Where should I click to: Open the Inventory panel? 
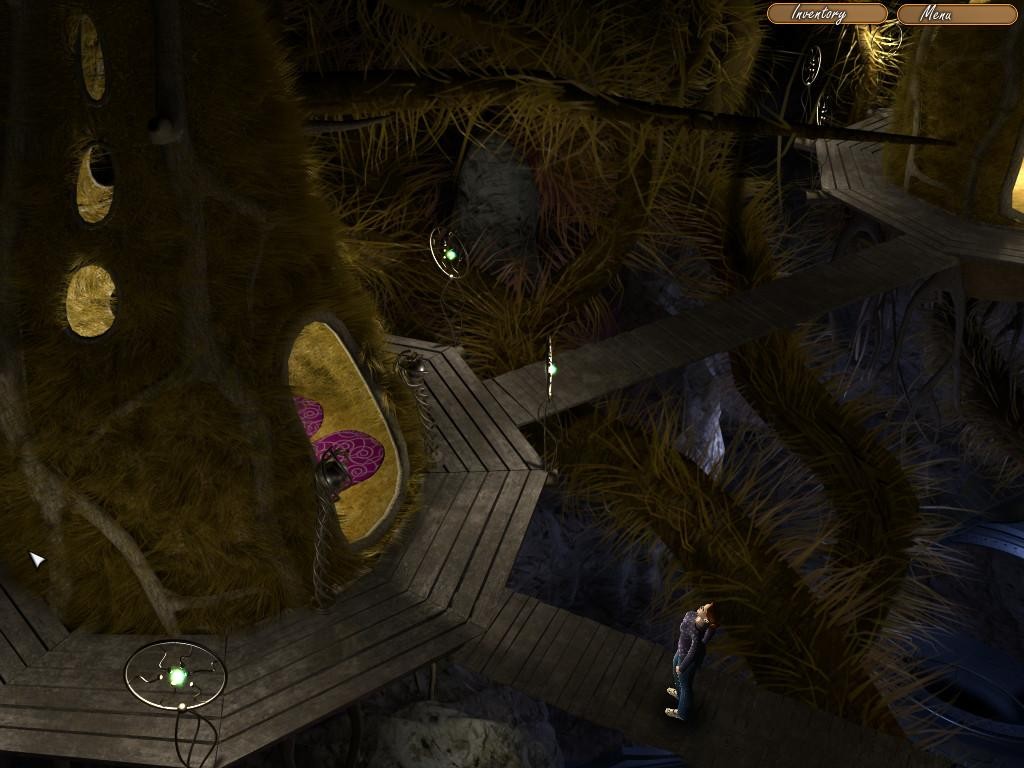click(826, 14)
